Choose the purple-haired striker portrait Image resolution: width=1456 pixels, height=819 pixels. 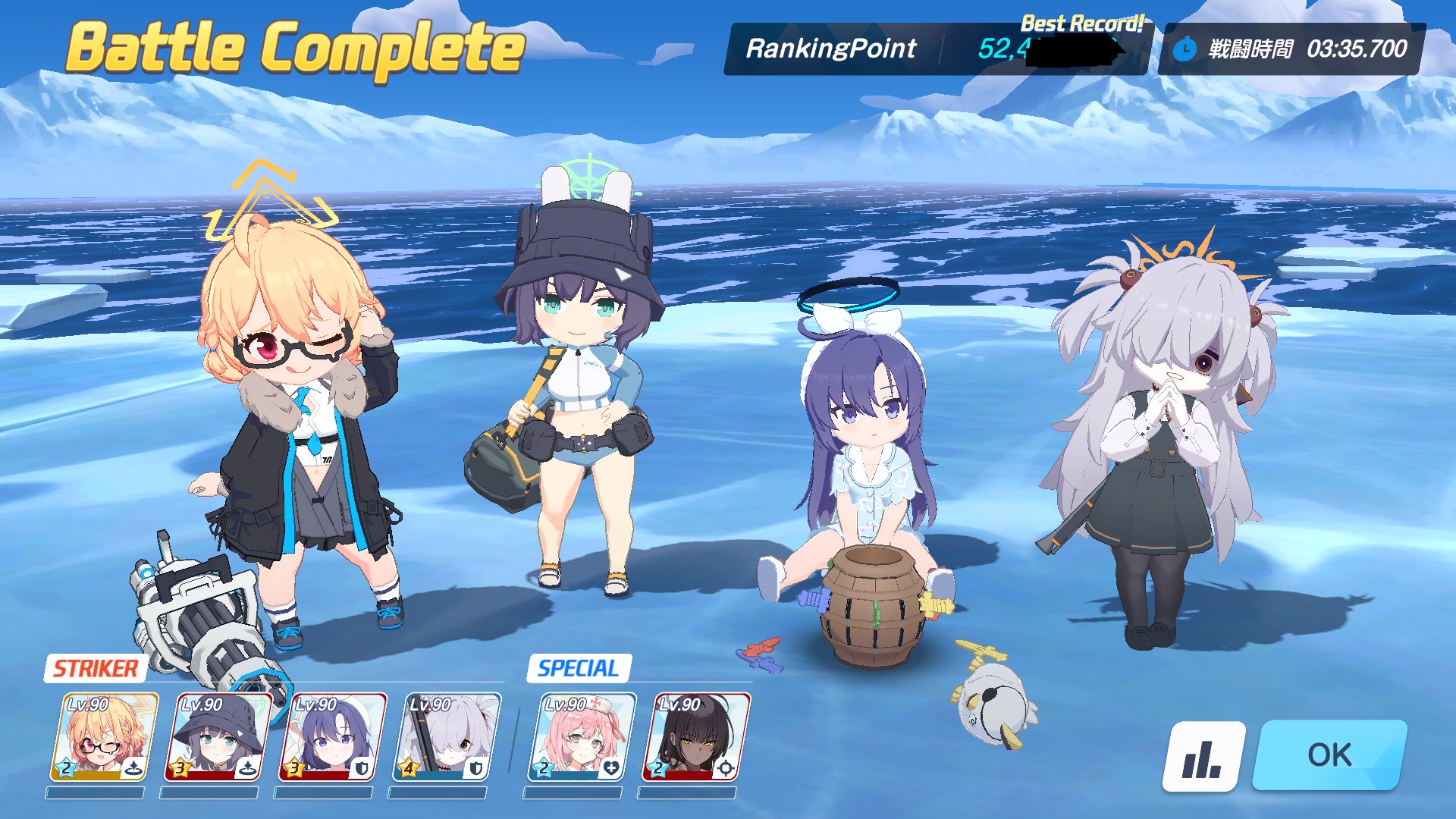point(332,737)
